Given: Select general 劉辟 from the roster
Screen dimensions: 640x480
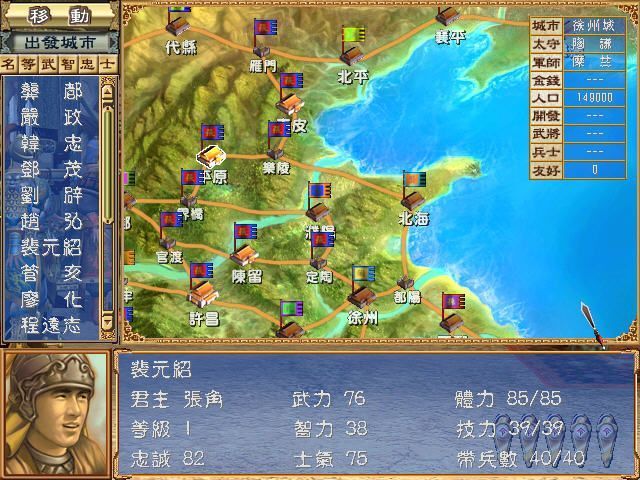Looking at the screenshot, I should pos(50,194).
